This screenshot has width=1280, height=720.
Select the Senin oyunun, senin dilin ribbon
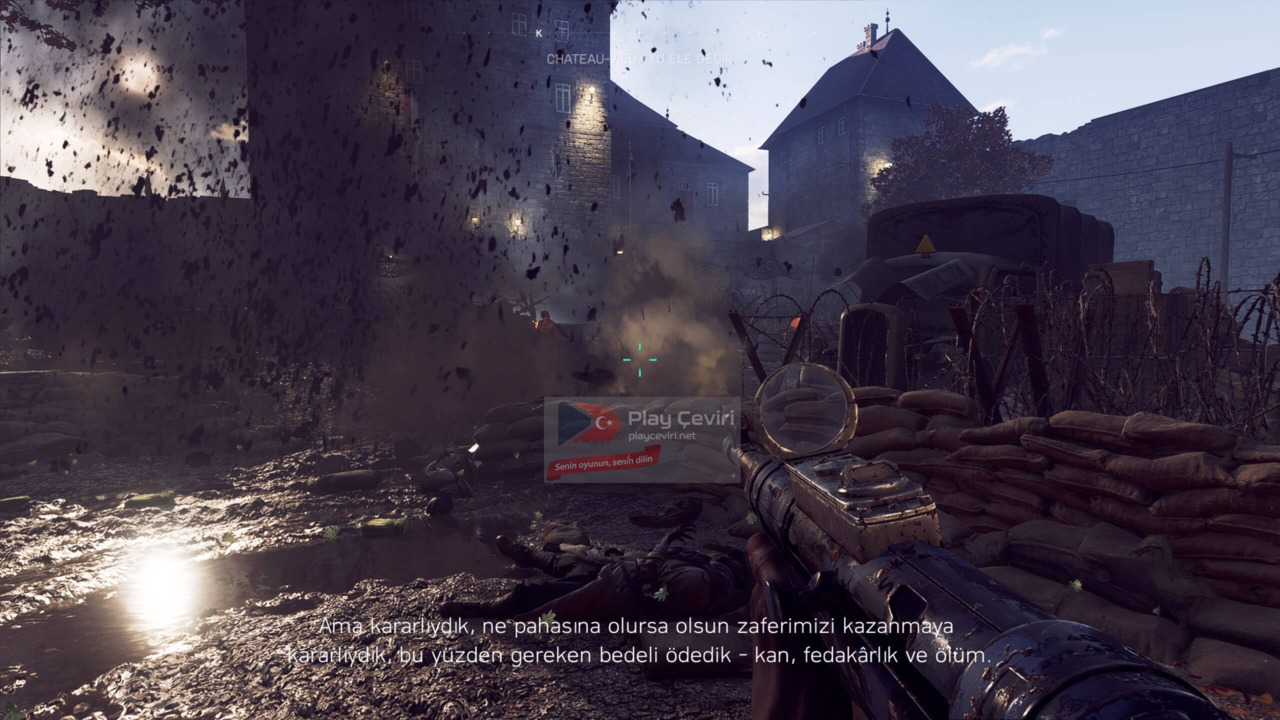603,462
